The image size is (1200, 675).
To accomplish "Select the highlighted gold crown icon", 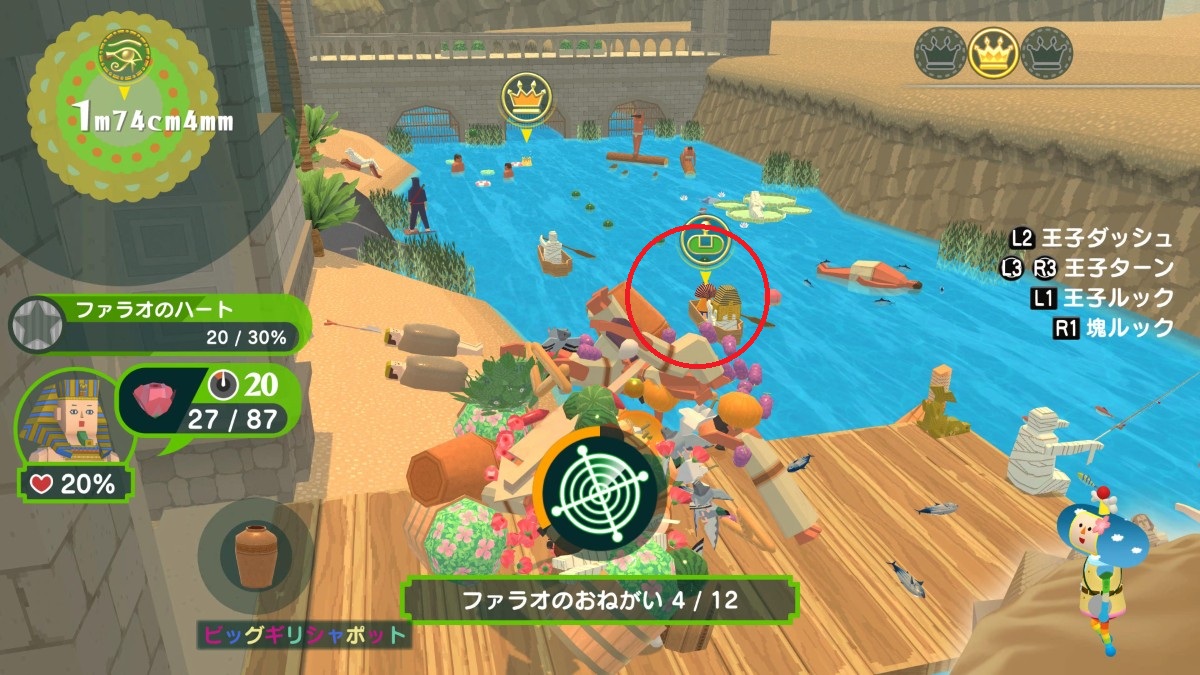I will click(993, 53).
